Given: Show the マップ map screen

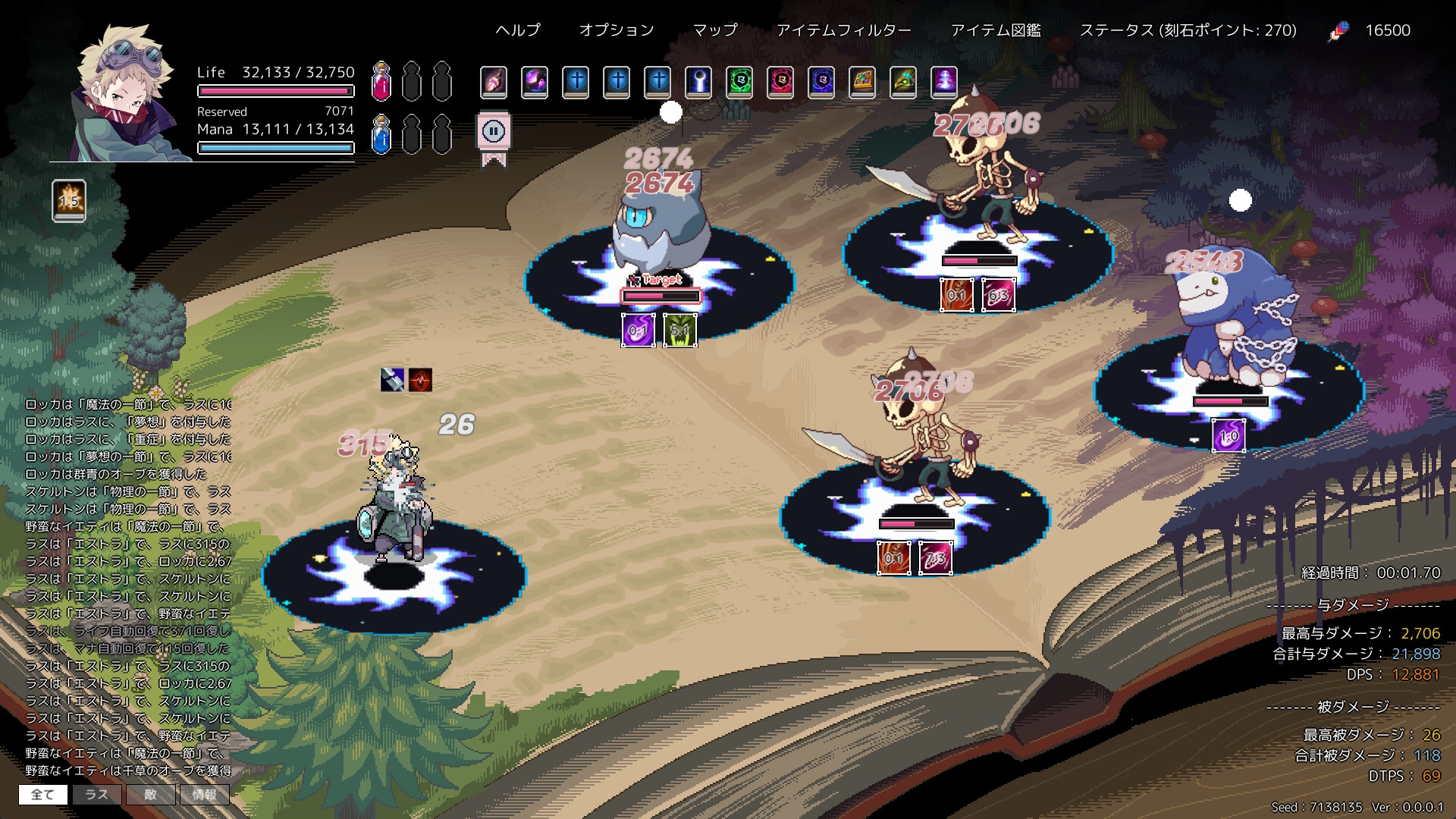Looking at the screenshot, I should pyautogui.click(x=715, y=30).
